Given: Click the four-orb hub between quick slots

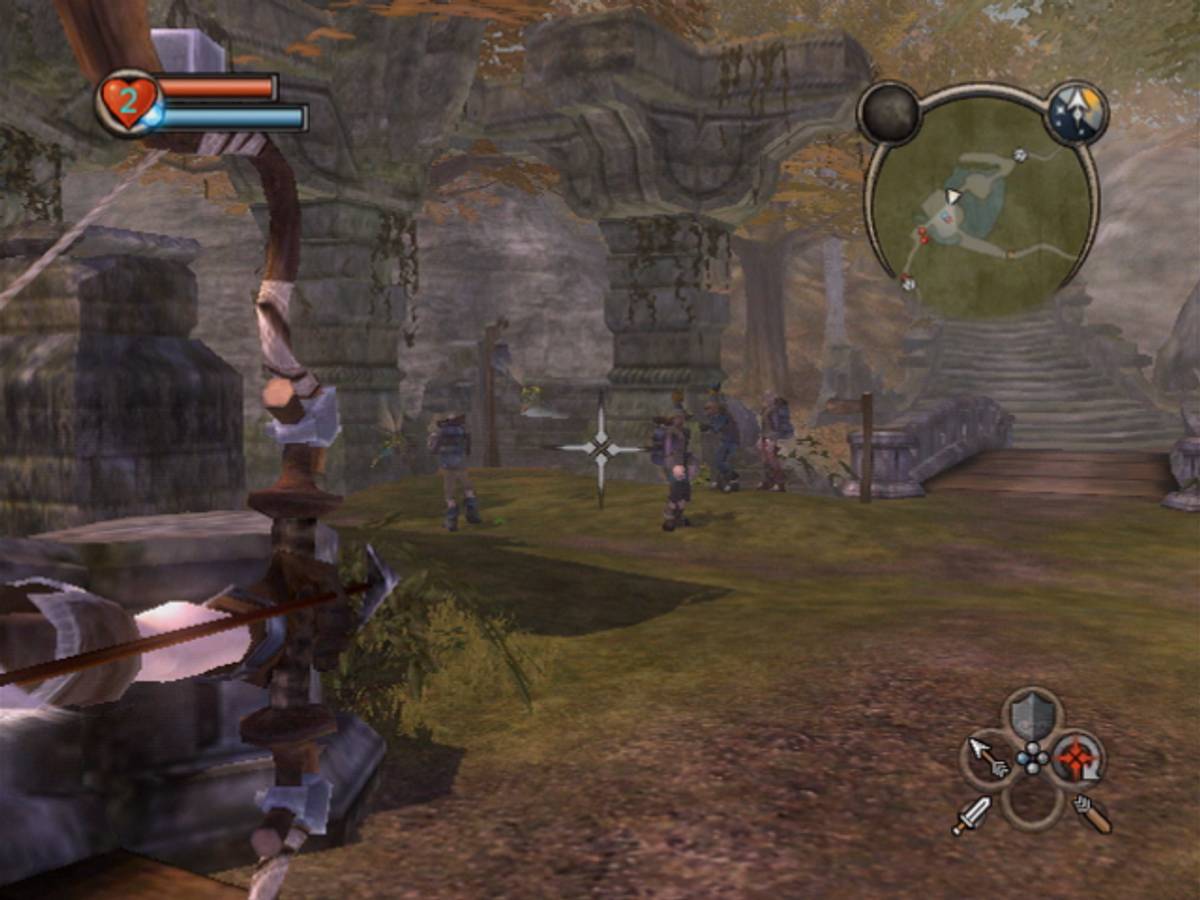Looking at the screenshot, I should (x=1032, y=758).
